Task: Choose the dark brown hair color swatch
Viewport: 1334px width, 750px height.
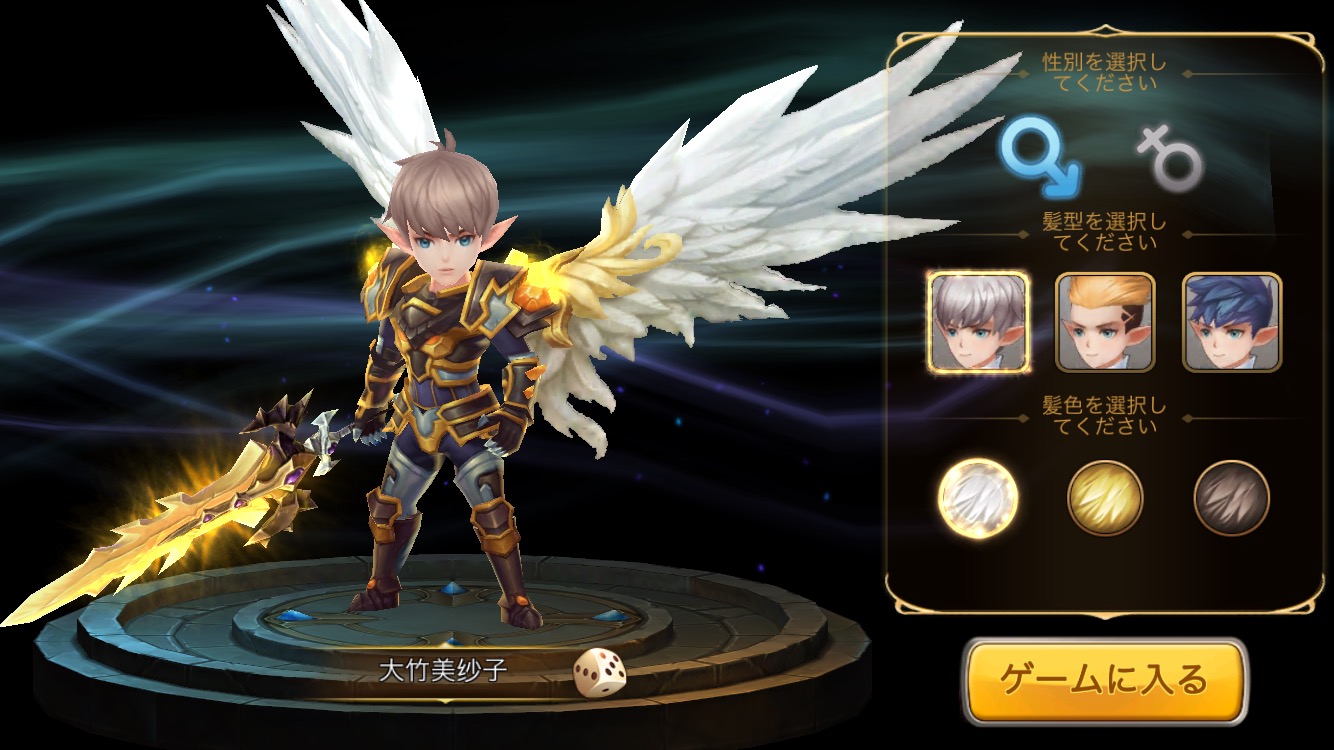Action: (1231, 497)
